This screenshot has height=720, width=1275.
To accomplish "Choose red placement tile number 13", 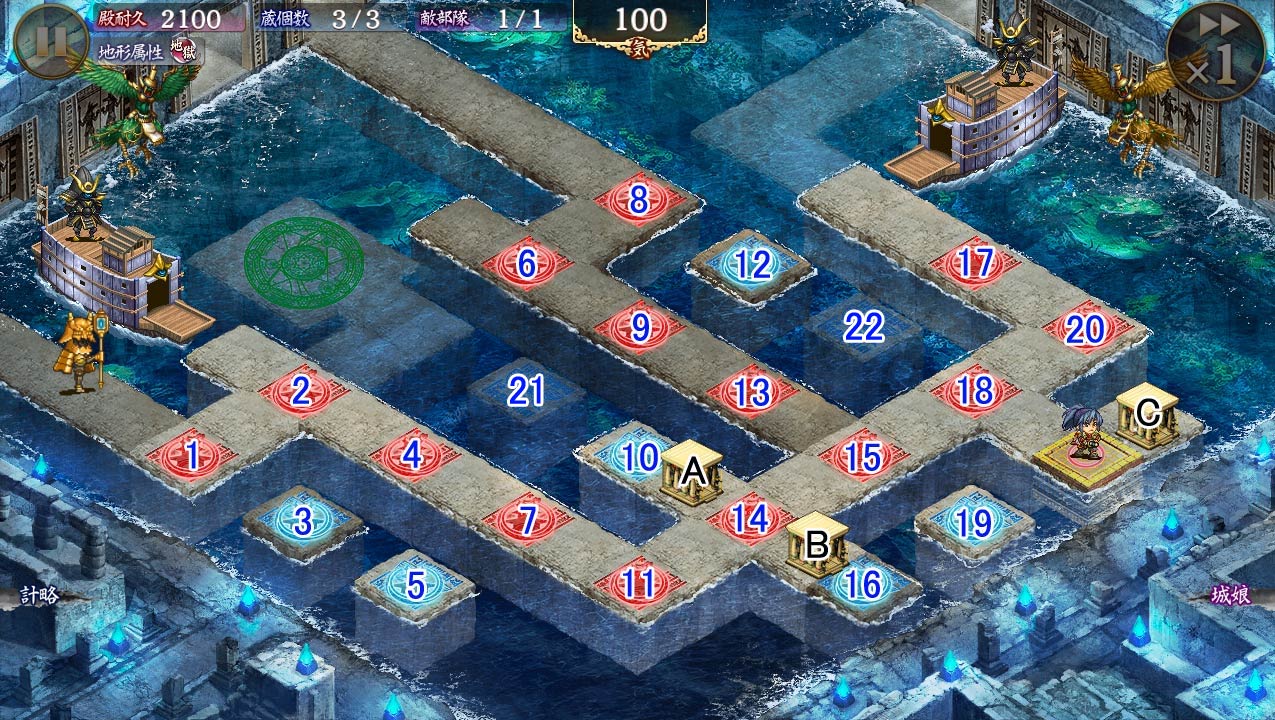I will coord(752,393).
